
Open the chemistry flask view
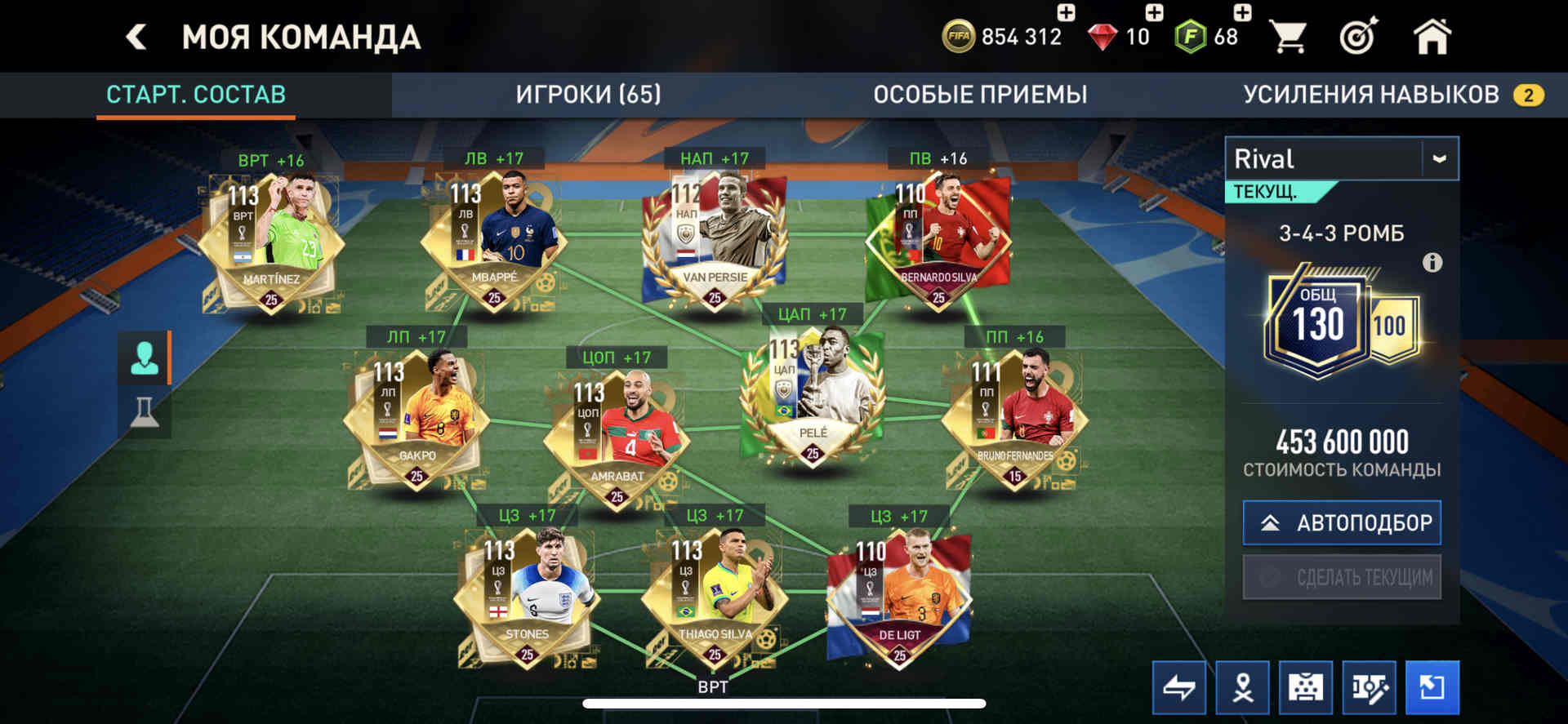(x=145, y=411)
